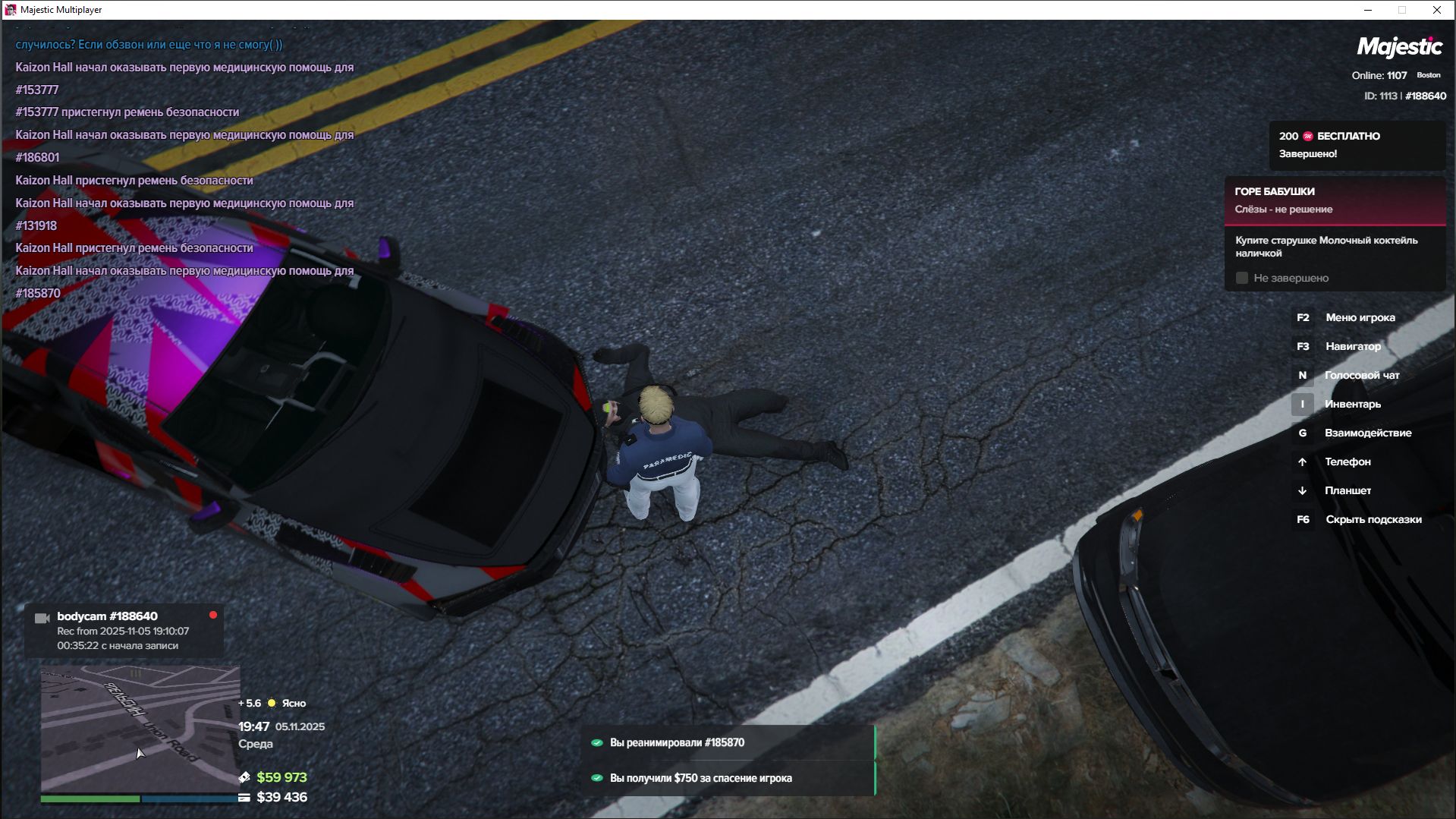Click the $750 rescue reward notification
Image resolution: width=1456 pixels, height=819 pixels.
coord(728,778)
